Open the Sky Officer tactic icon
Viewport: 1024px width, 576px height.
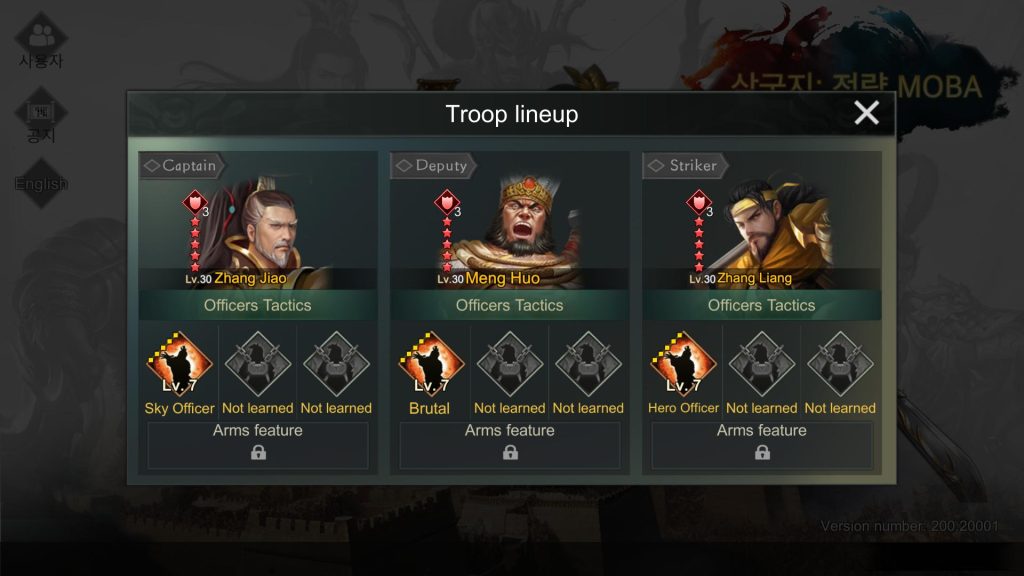click(179, 365)
